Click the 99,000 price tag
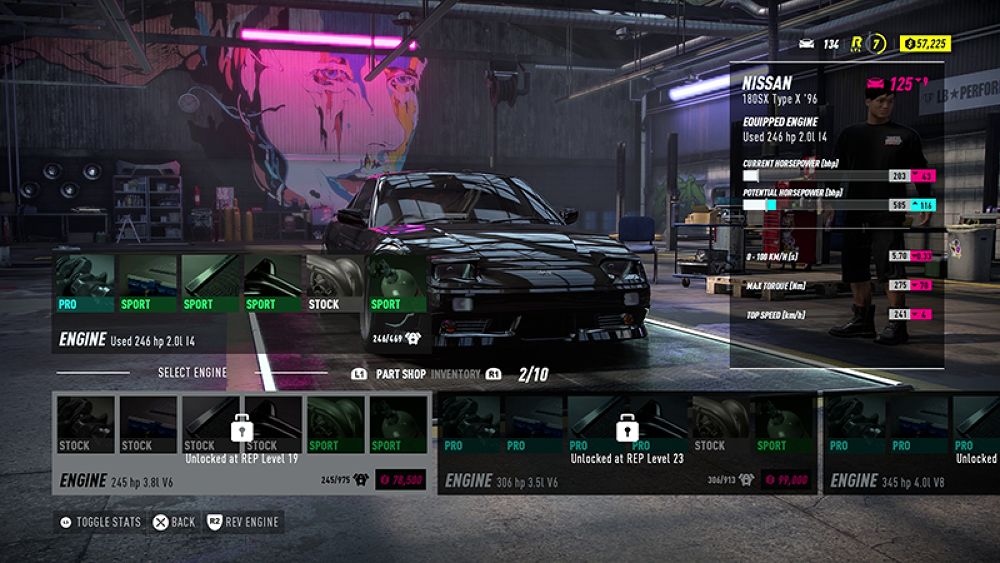The width and height of the screenshot is (1000, 563). coord(785,480)
